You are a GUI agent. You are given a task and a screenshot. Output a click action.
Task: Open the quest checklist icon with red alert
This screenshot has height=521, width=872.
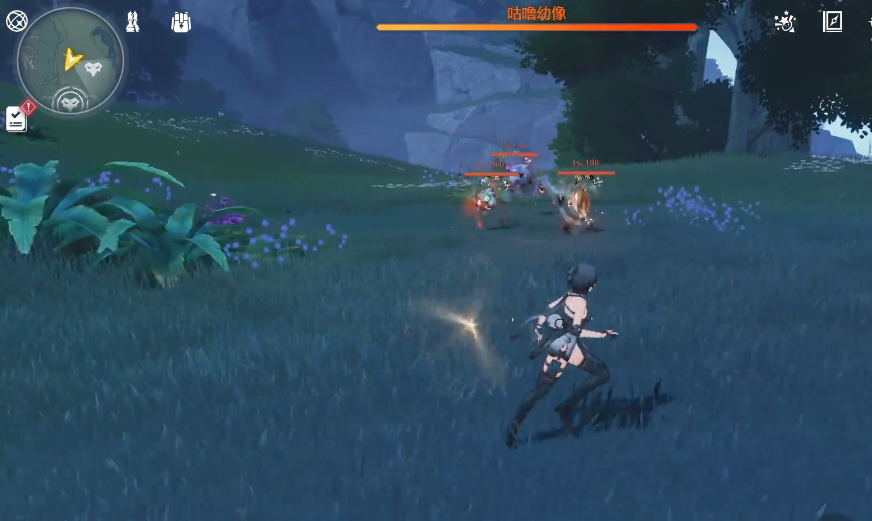16,119
